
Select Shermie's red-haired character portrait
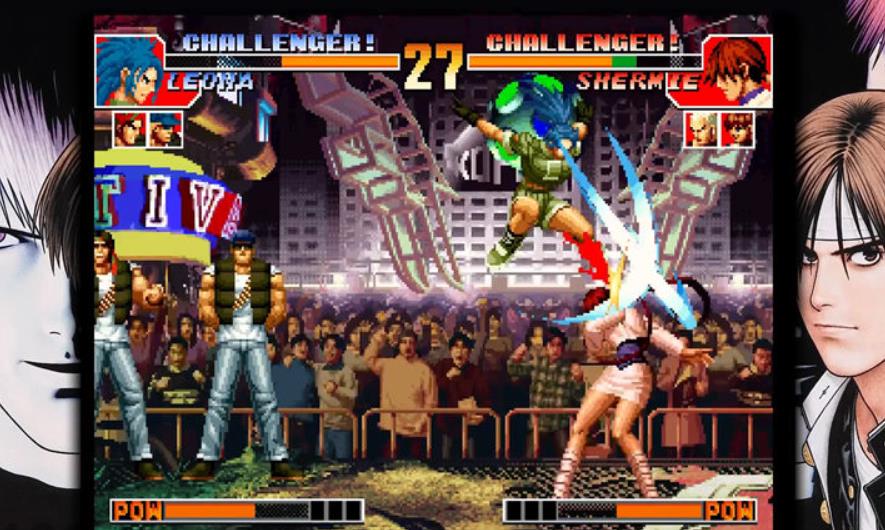coord(737,70)
